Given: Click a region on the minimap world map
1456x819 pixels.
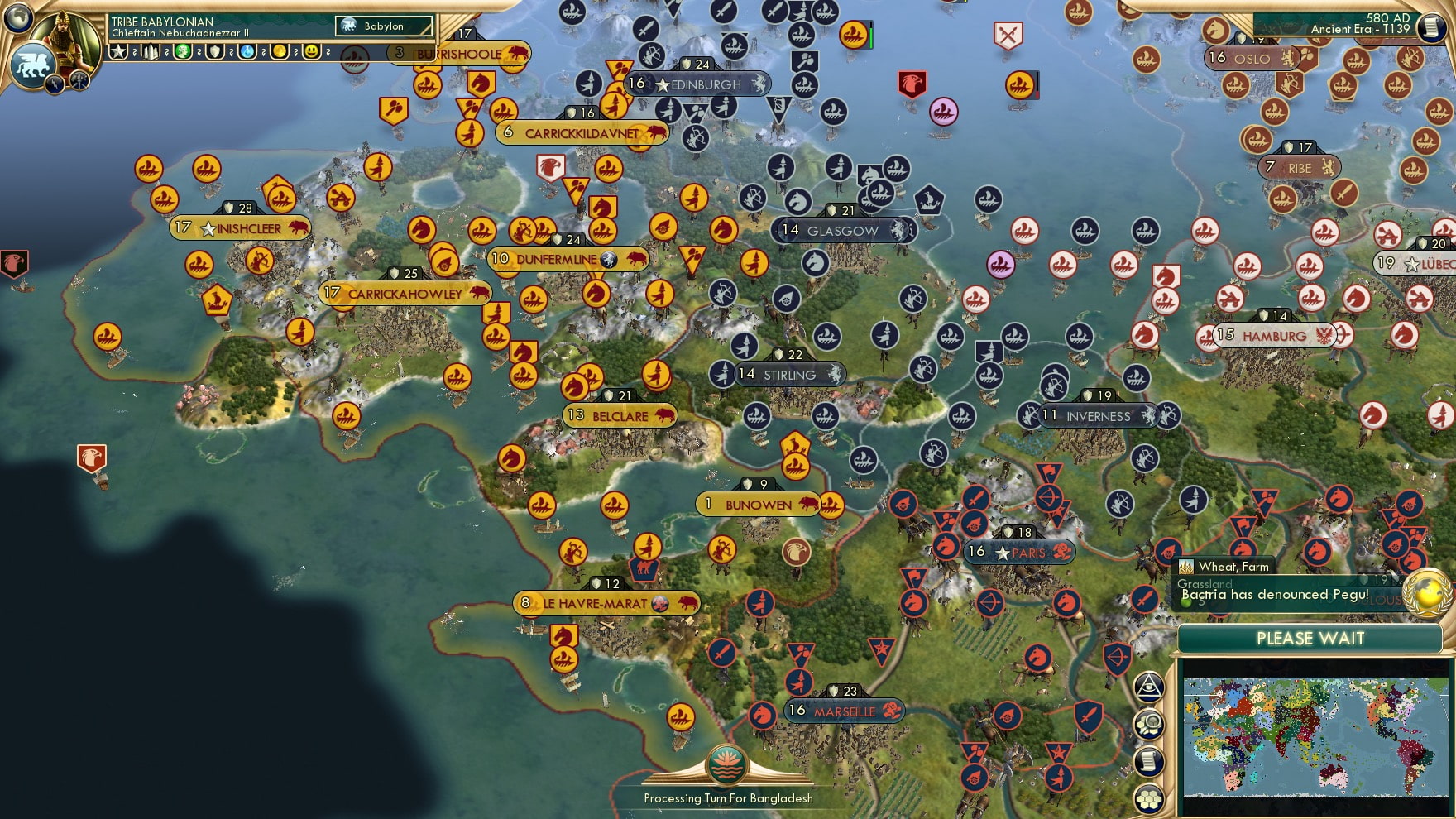Looking at the screenshot, I should [1315, 736].
